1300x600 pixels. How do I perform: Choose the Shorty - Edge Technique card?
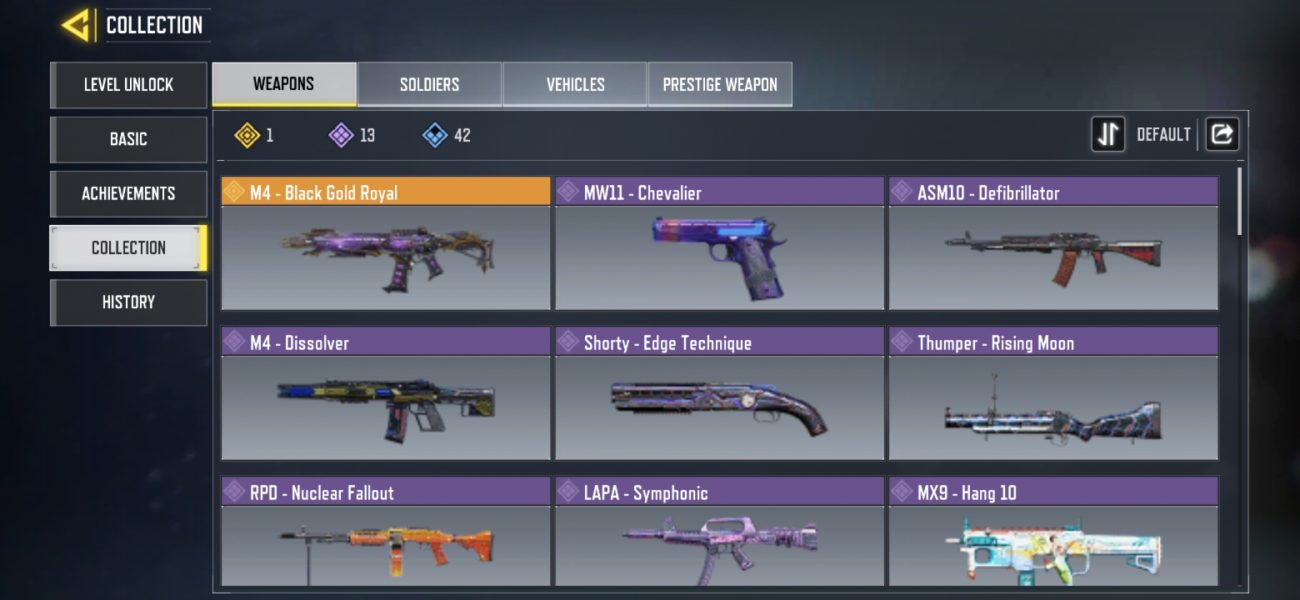[719, 395]
